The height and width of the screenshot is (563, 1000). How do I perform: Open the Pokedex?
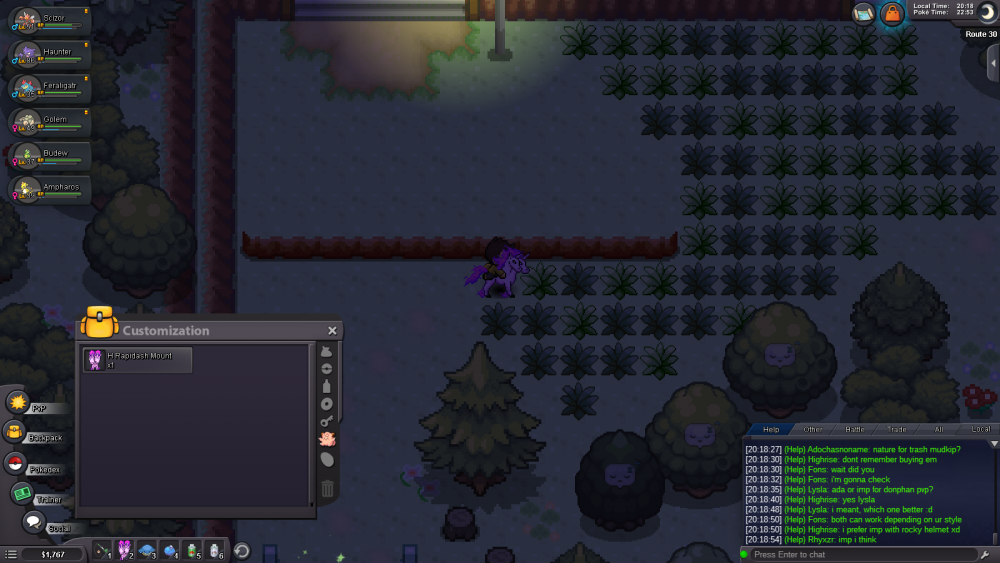16,463
